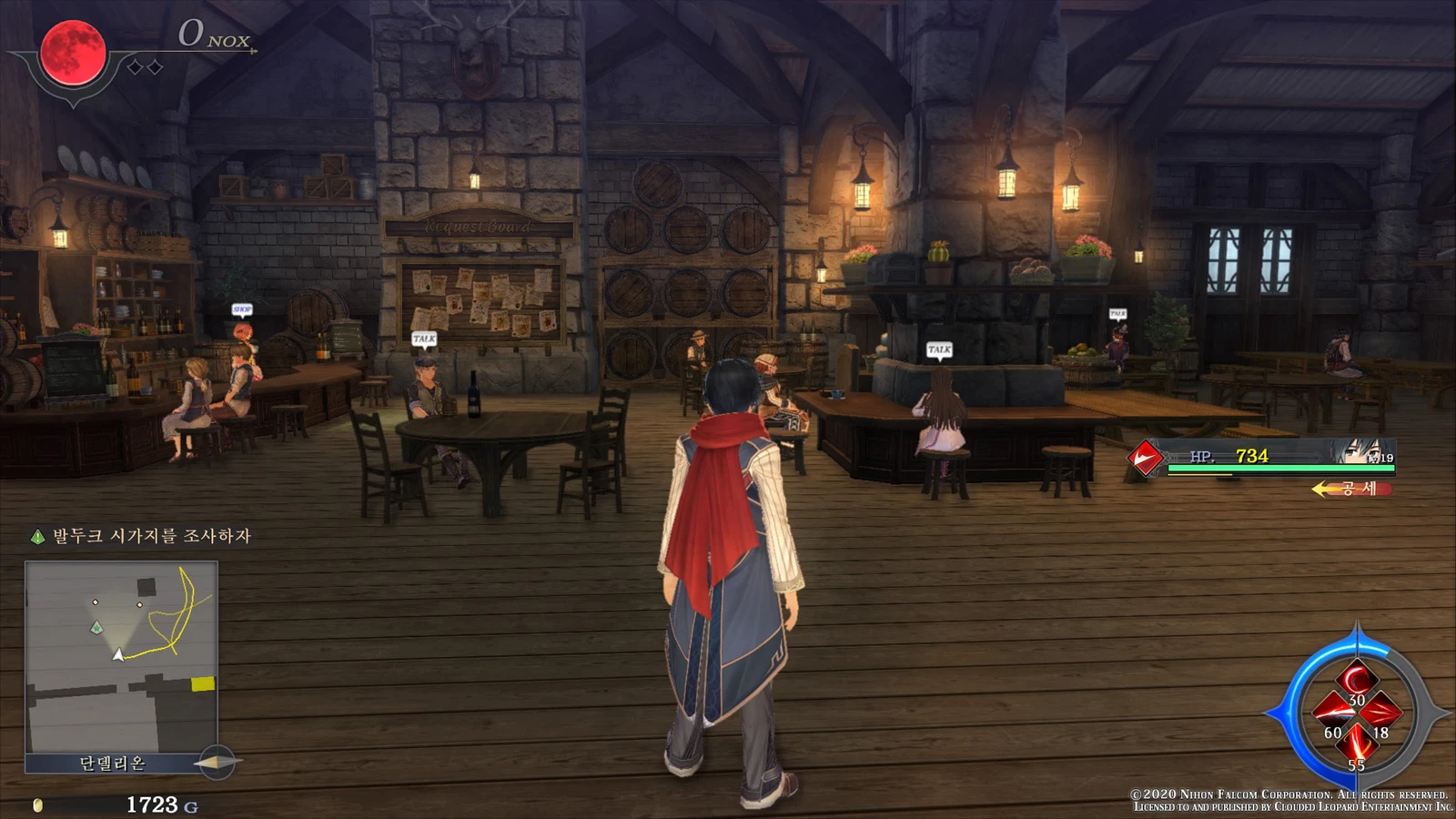This screenshot has width=1456, height=819.
Task: Select the green star marker on the minimap
Action: click(x=96, y=627)
